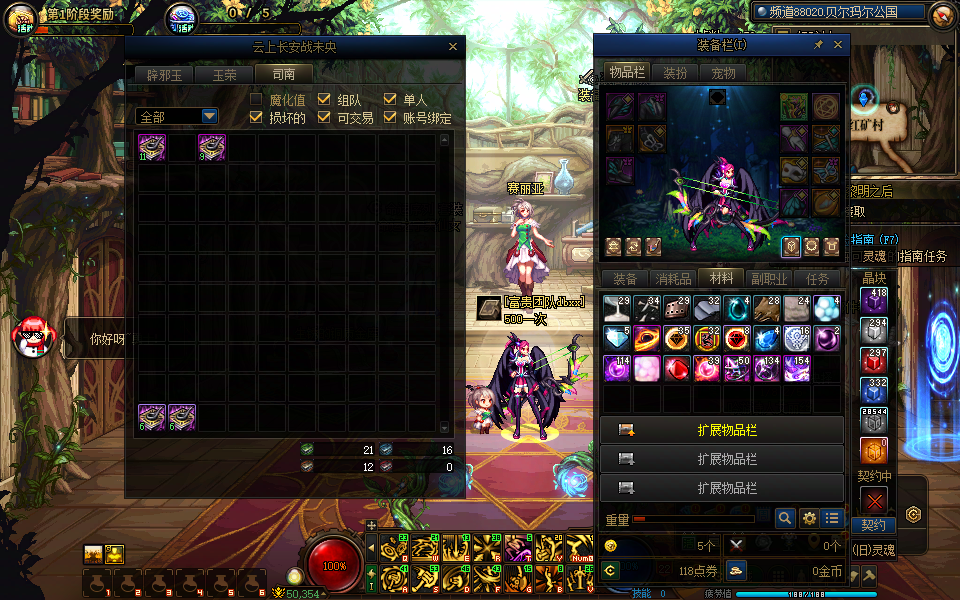
Task: Click the highlighted yellow 扩展物品栏 button
Action: [722, 431]
